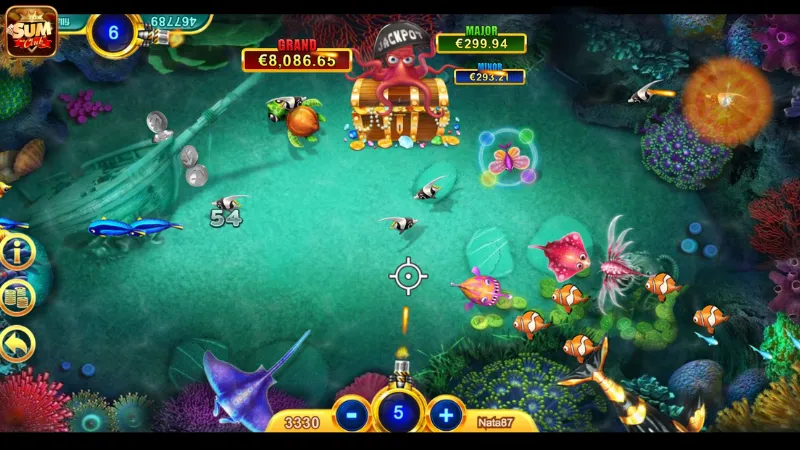
Task: Decrease the bet with the minus button
Action: [351, 414]
